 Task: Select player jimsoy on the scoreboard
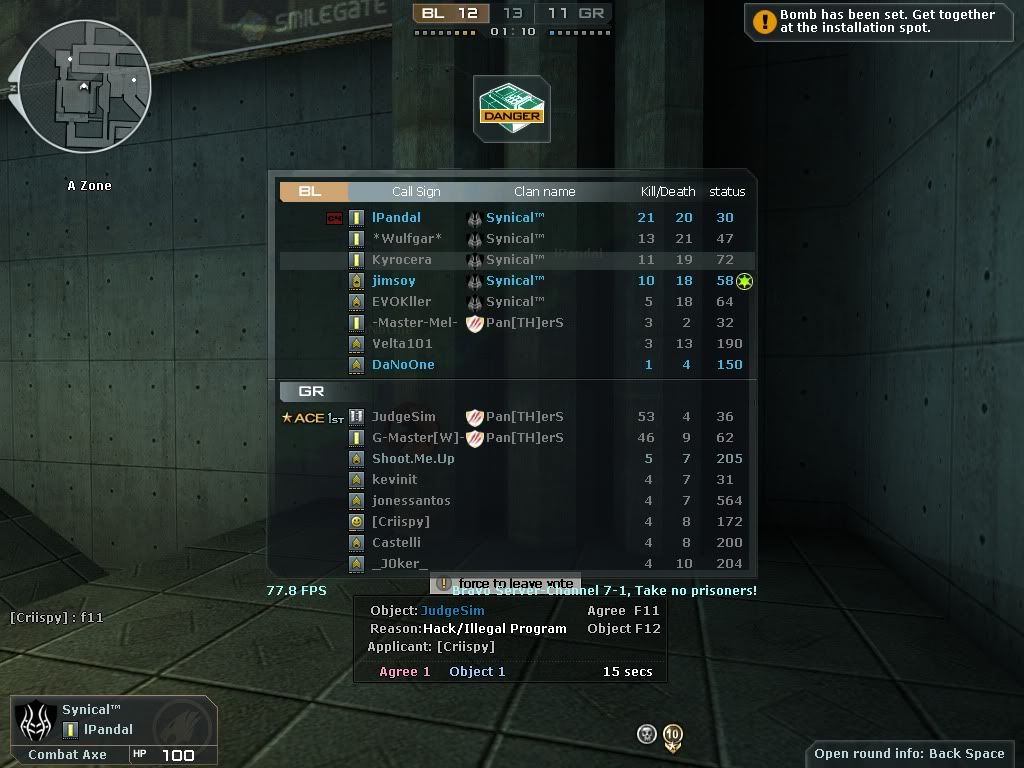tap(393, 281)
